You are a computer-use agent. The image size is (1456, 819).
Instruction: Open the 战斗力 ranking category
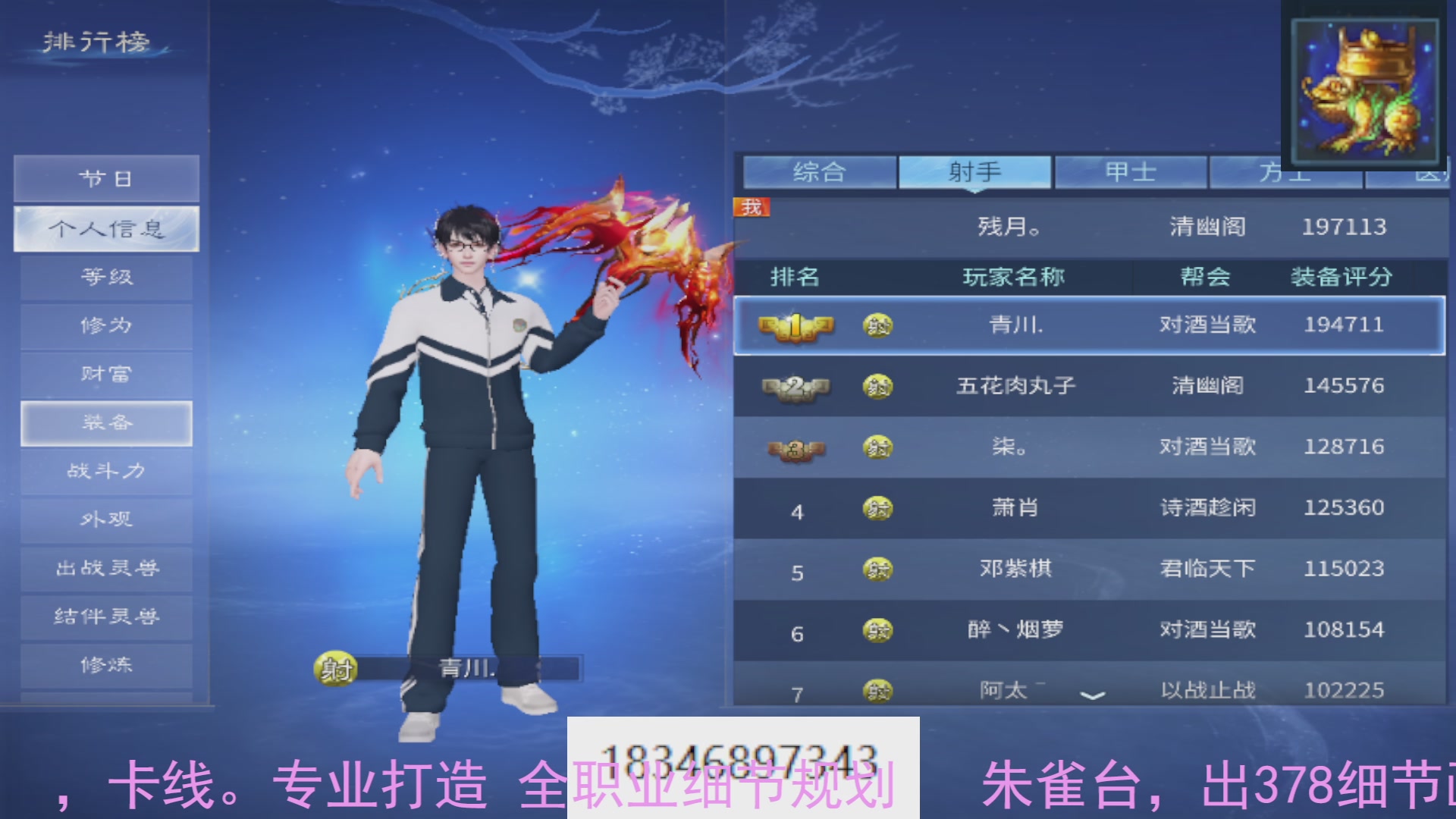(x=105, y=471)
